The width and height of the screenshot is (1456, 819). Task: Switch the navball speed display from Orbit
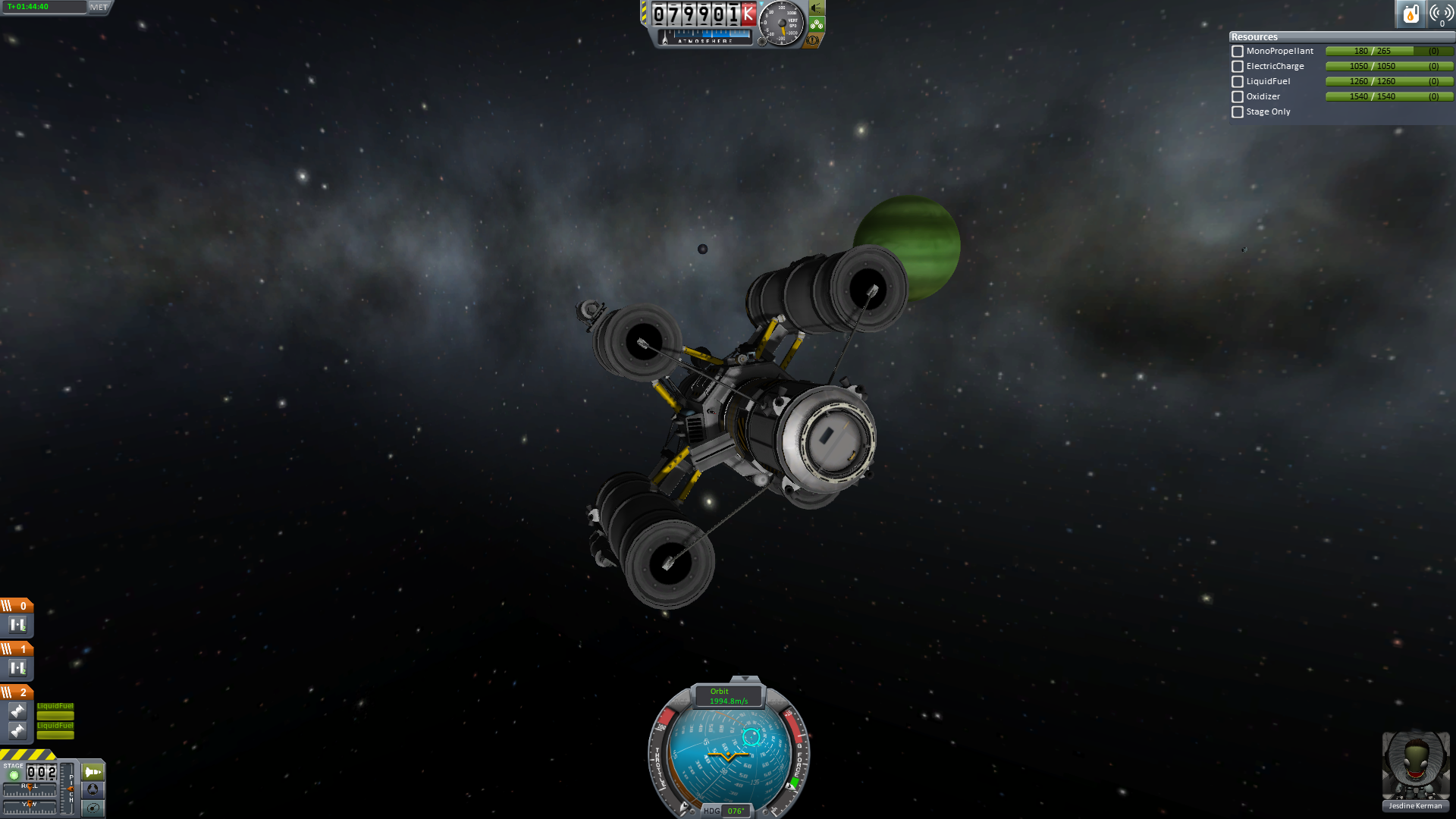[728, 696]
